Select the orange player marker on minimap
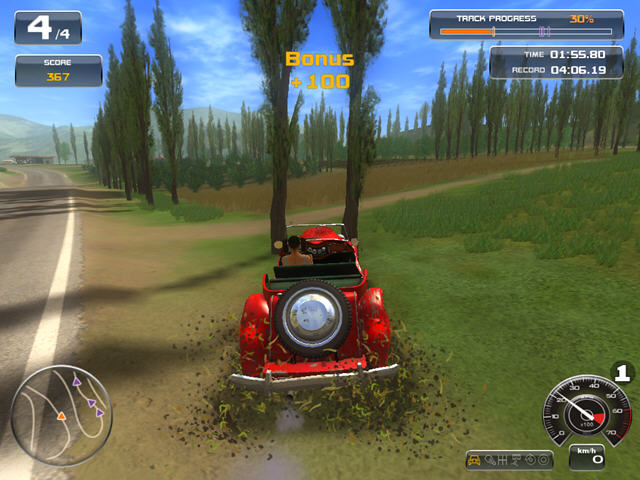 click(61, 414)
